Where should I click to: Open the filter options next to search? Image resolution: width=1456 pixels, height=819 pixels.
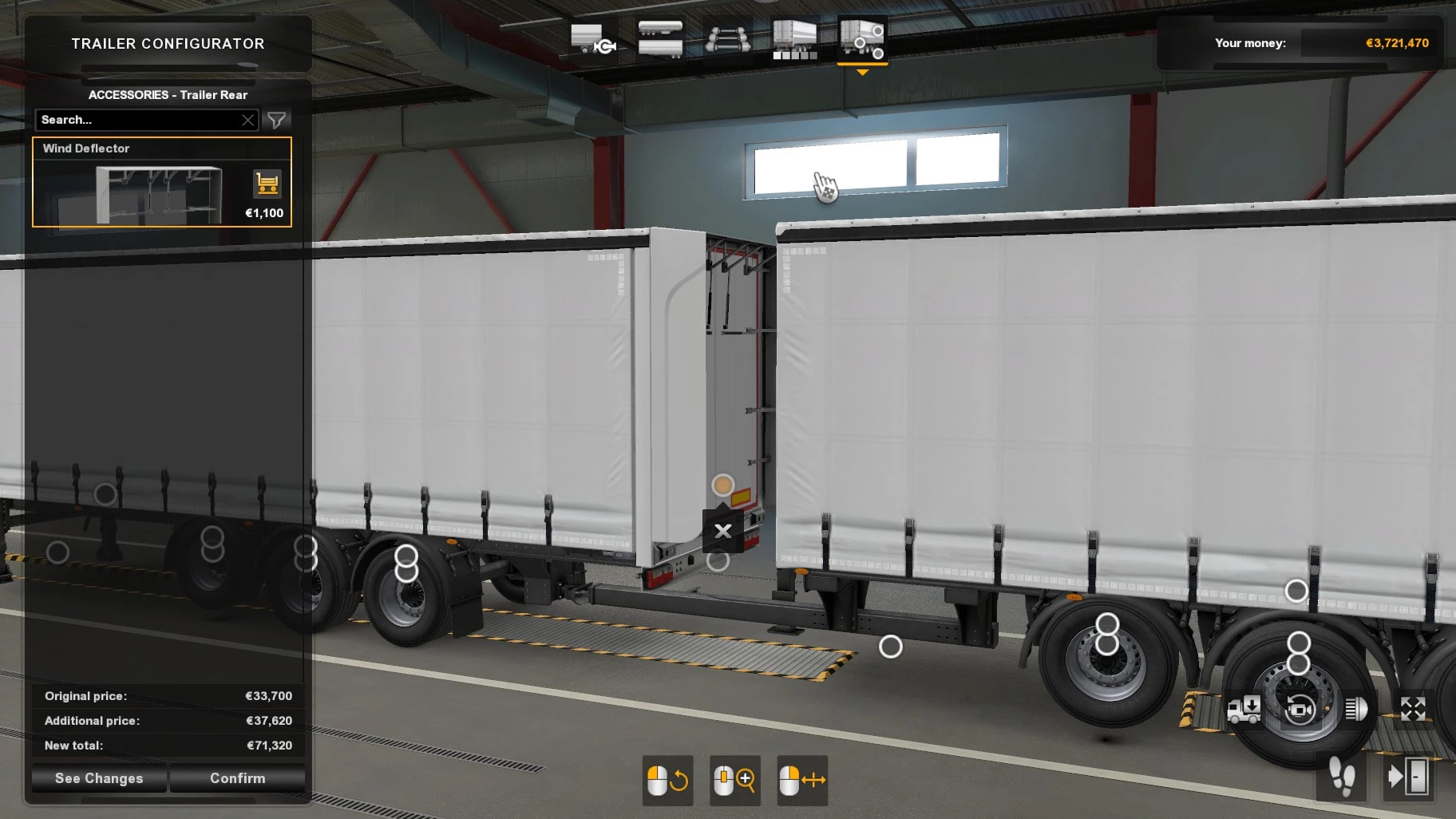[x=276, y=120]
